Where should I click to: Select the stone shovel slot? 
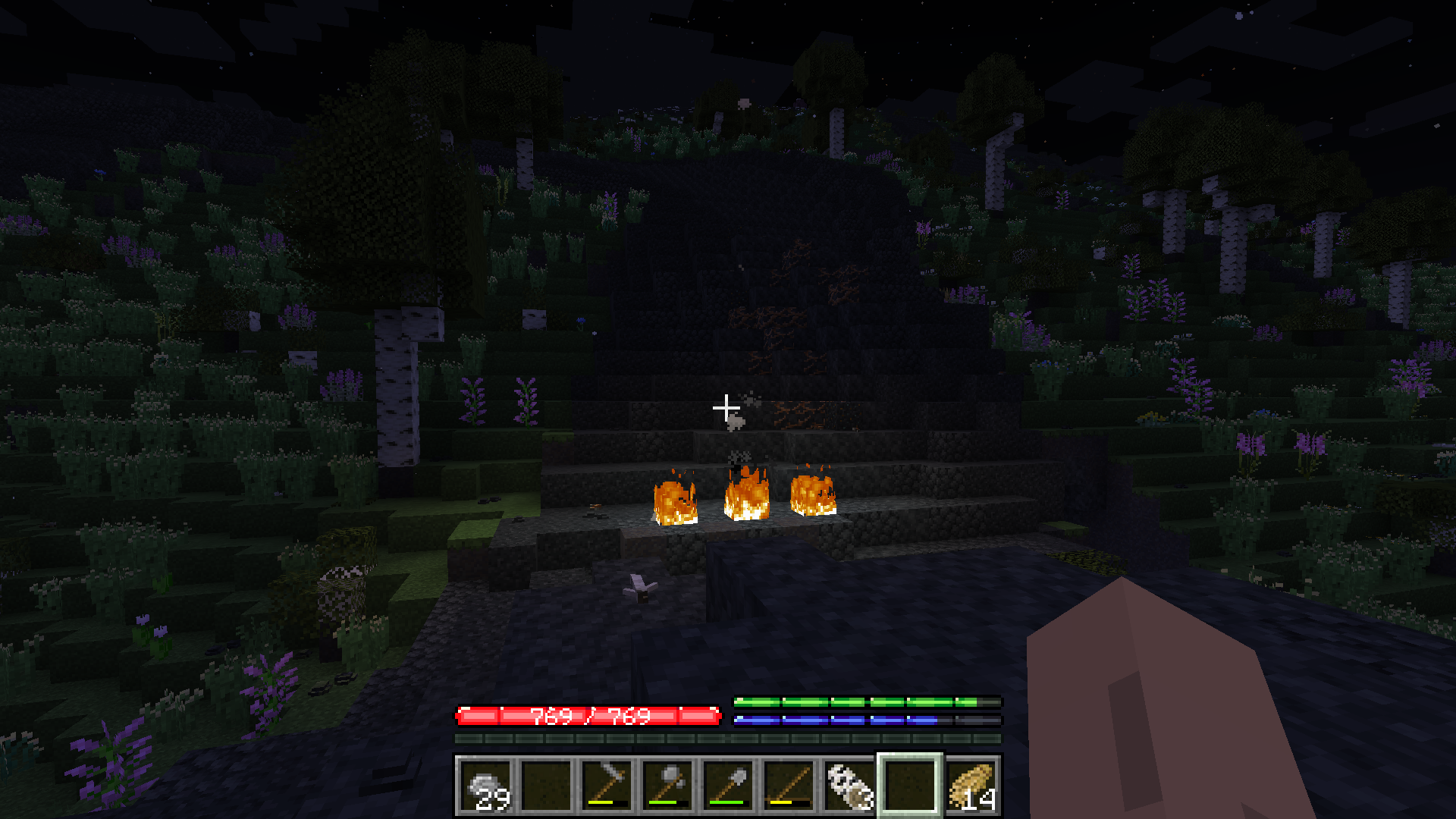point(728,786)
